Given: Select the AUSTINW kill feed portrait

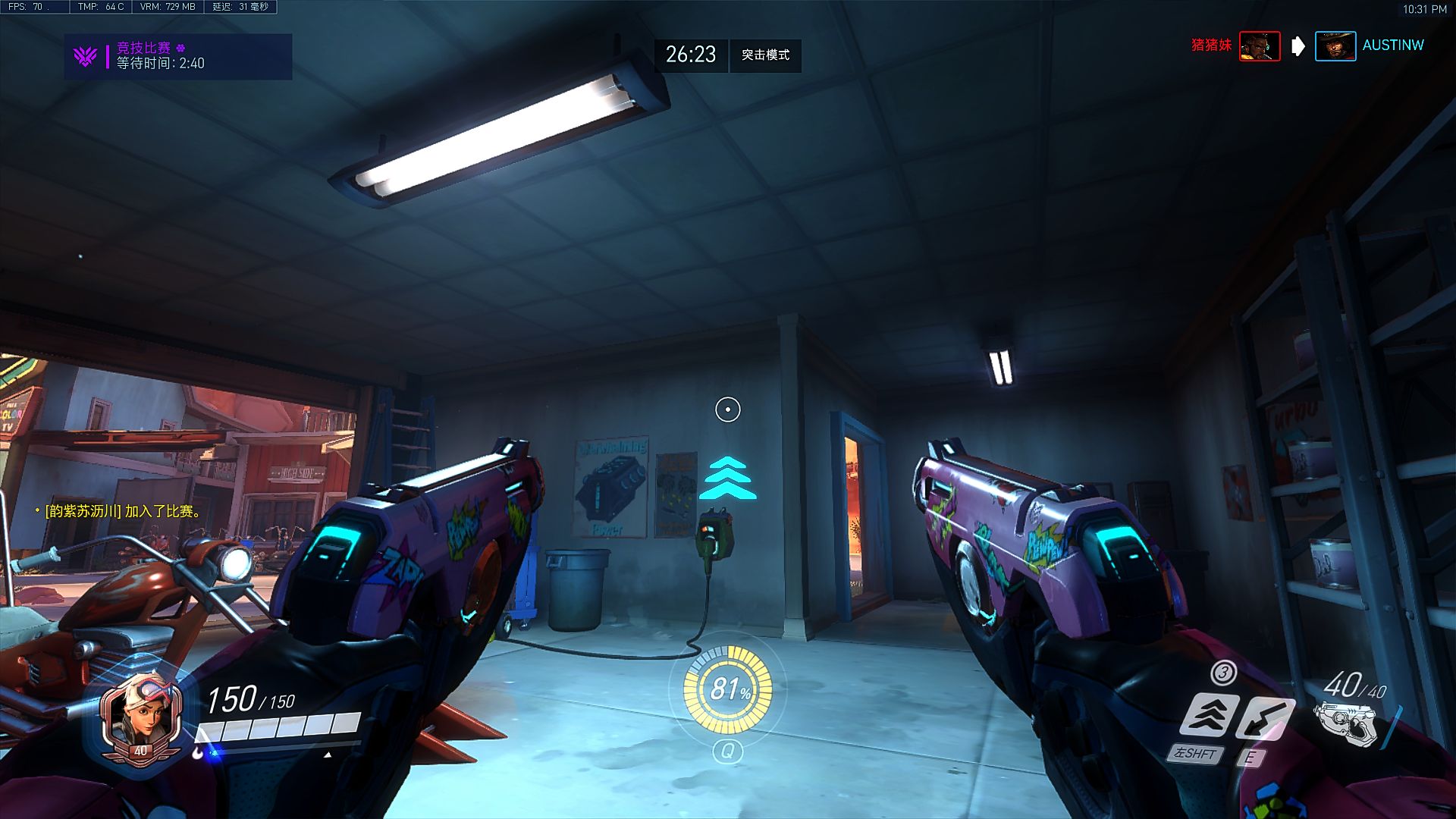Looking at the screenshot, I should pyautogui.click(x=1335, y=46).
